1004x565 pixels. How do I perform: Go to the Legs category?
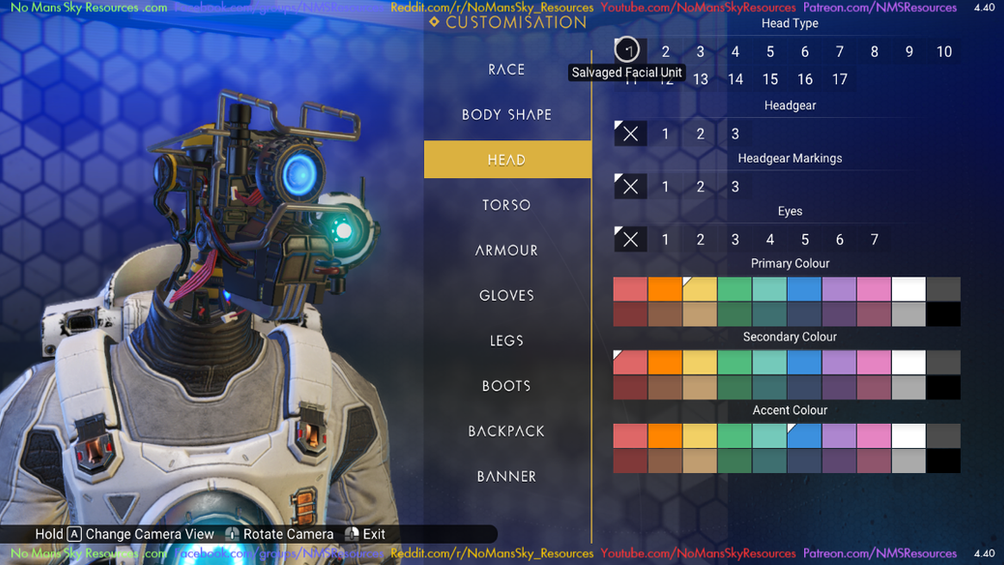coord(507,340)
